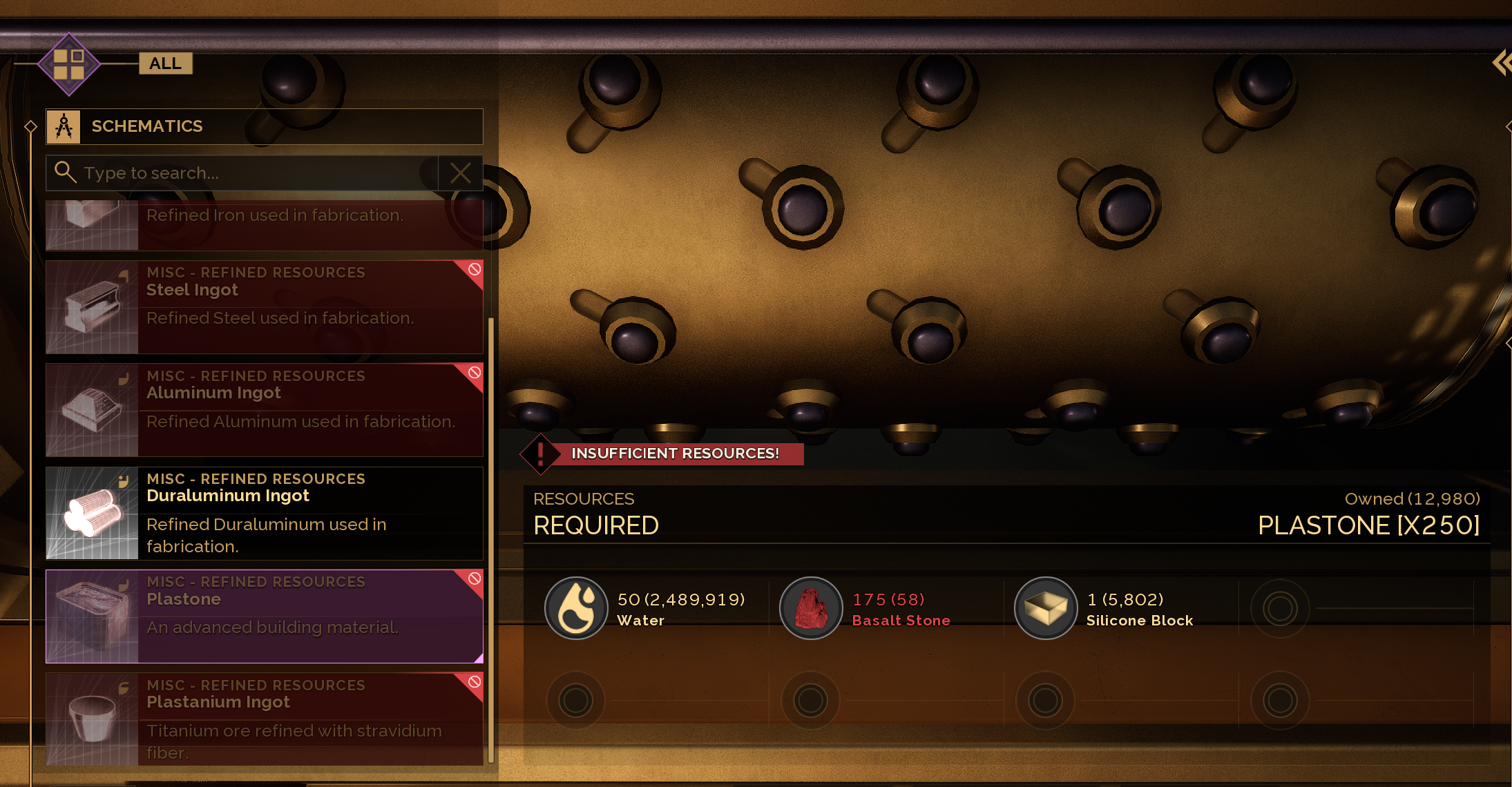The height and width of the screenshot is (787, 1512).
Task: Collapse the panel with the double-arrow
Action: [1502, 63]
